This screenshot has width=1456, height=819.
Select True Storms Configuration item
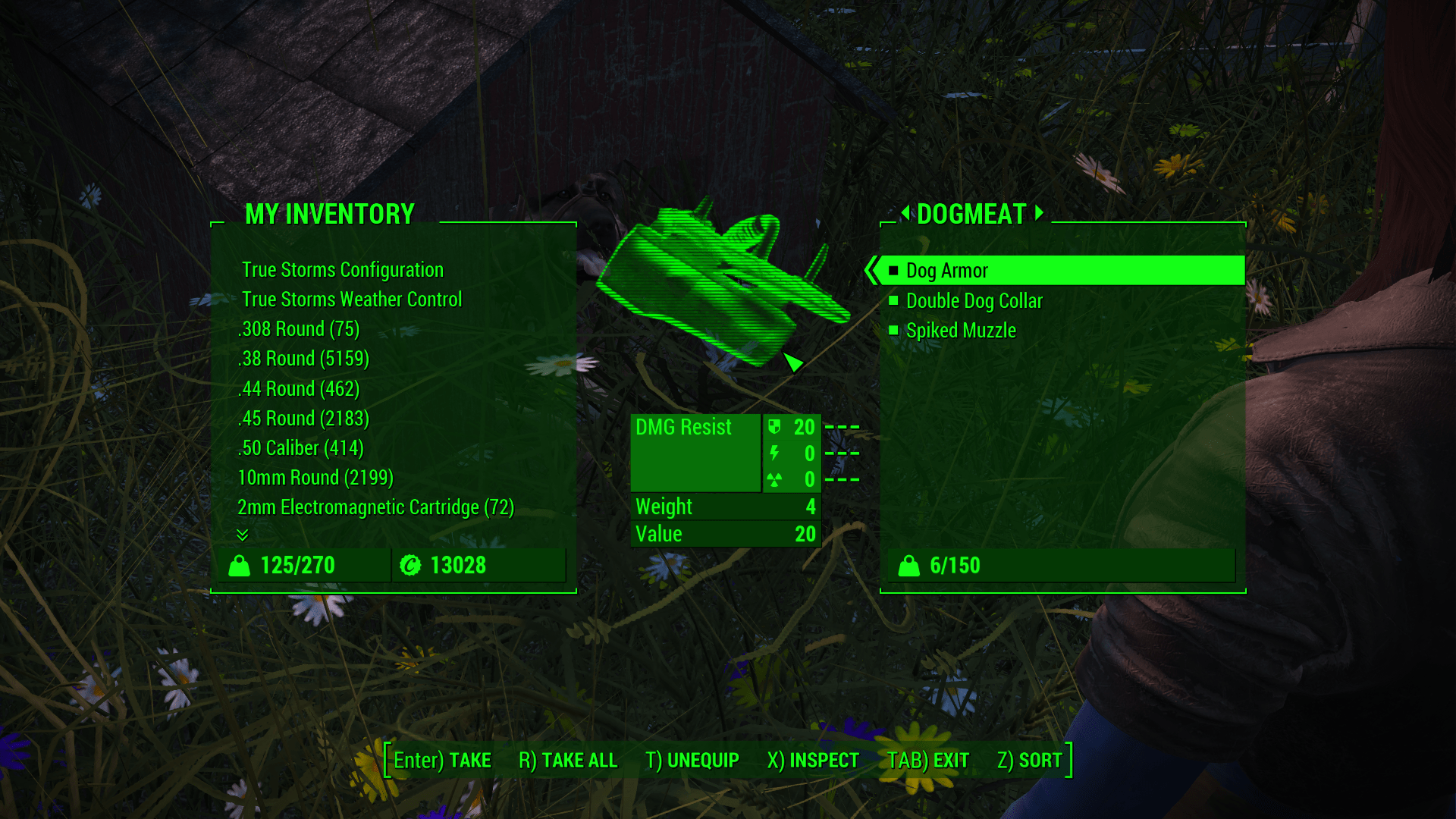click(x=342, y=270)
